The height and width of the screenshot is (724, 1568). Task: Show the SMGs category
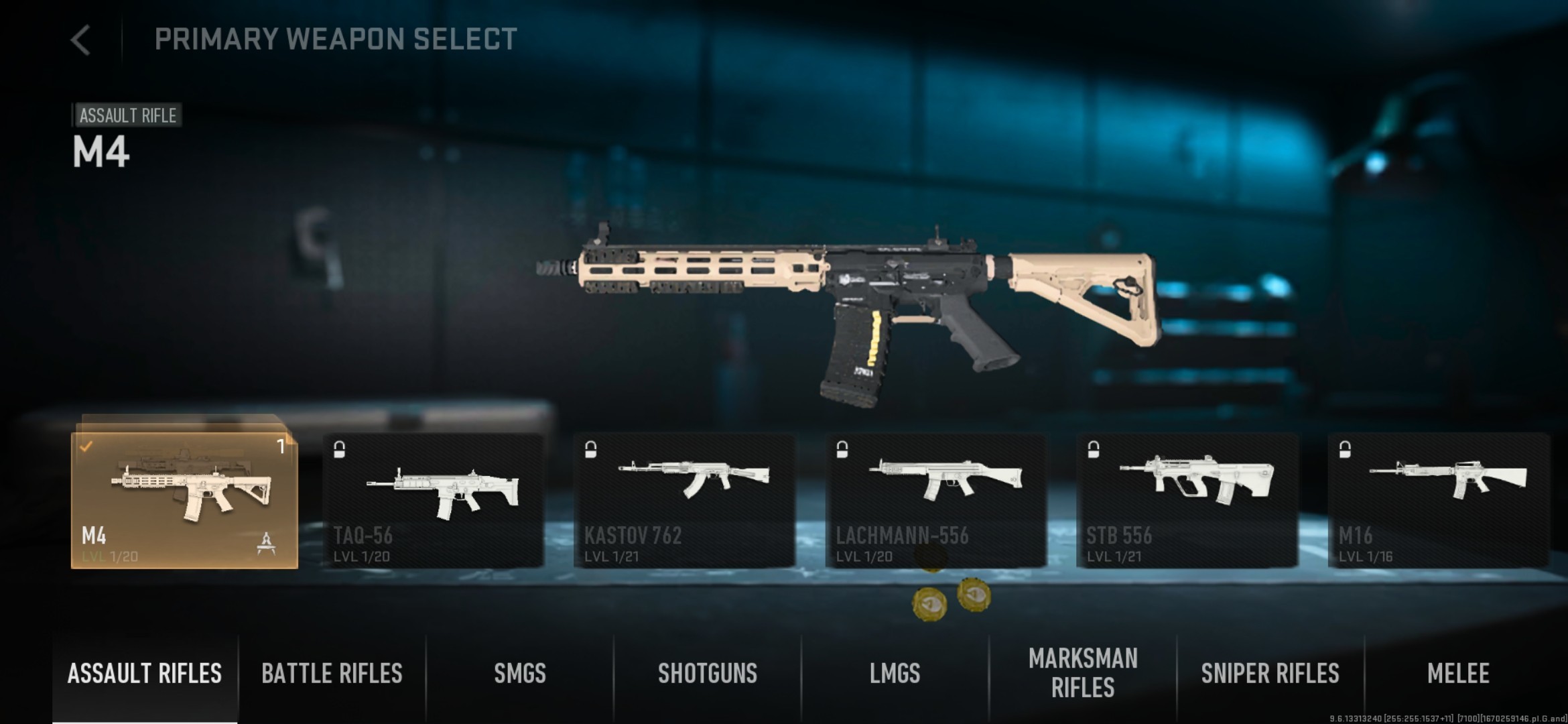pyautogui.click(x=520, y=674)
